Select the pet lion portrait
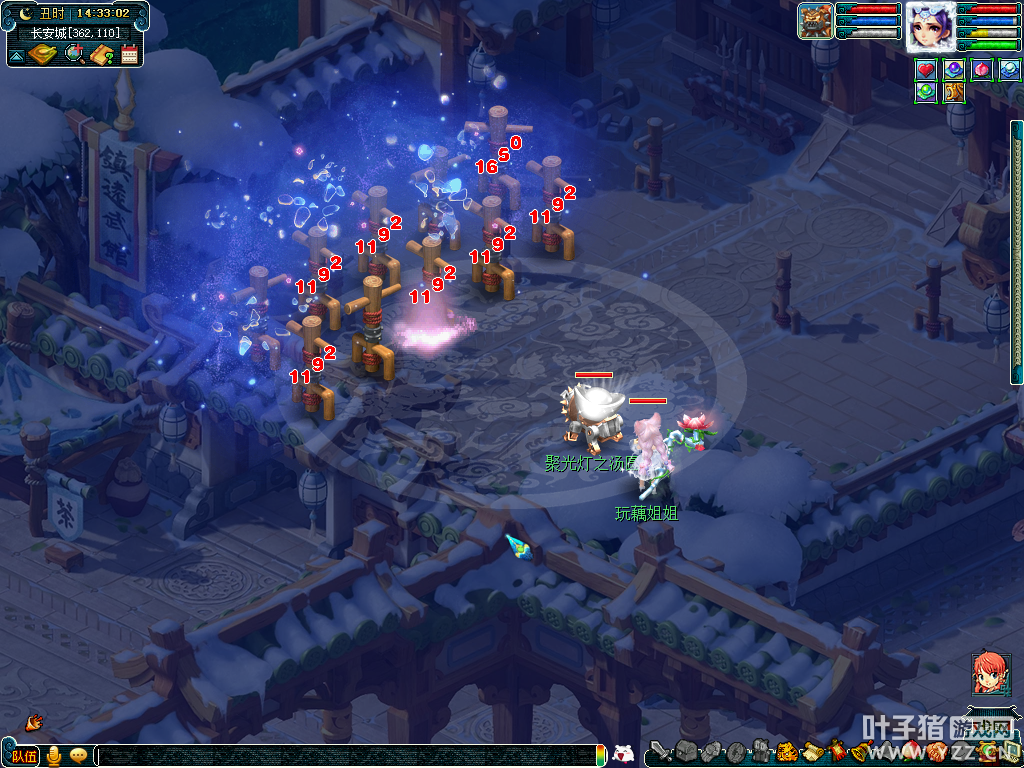Screen dimensions: 1024x768 coord(816,21)
